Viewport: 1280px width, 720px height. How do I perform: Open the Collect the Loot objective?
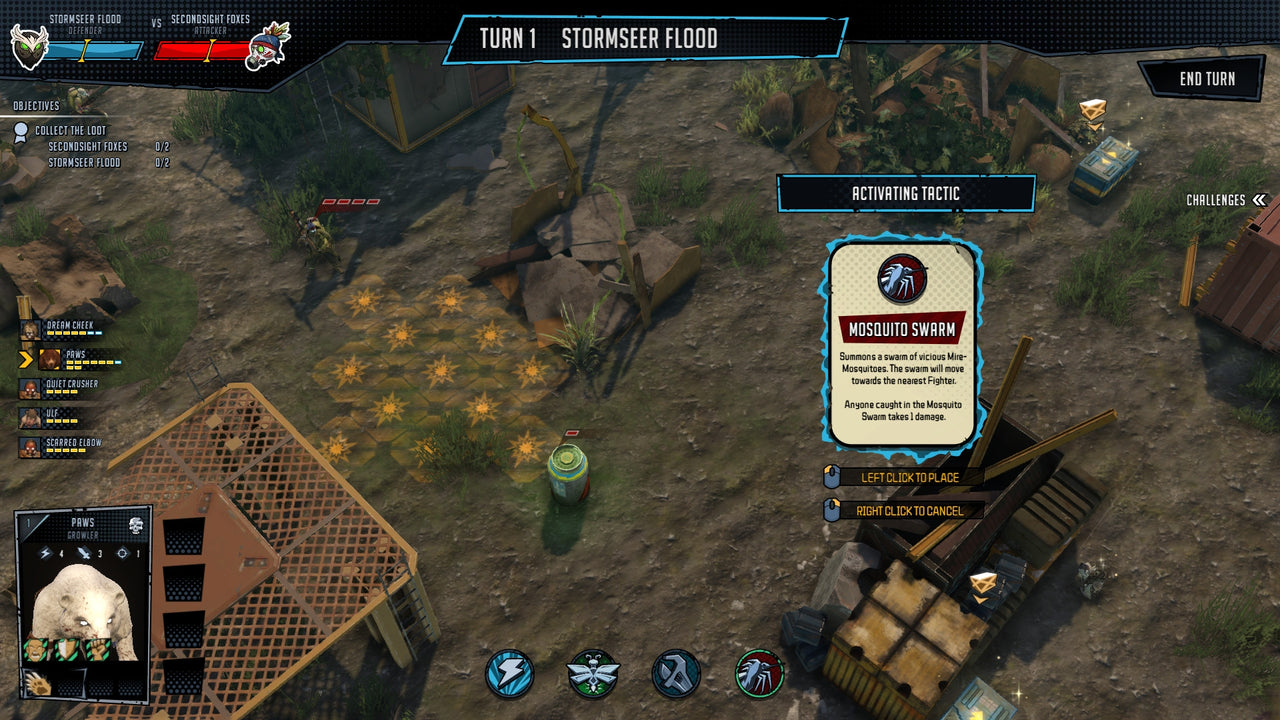70,131
